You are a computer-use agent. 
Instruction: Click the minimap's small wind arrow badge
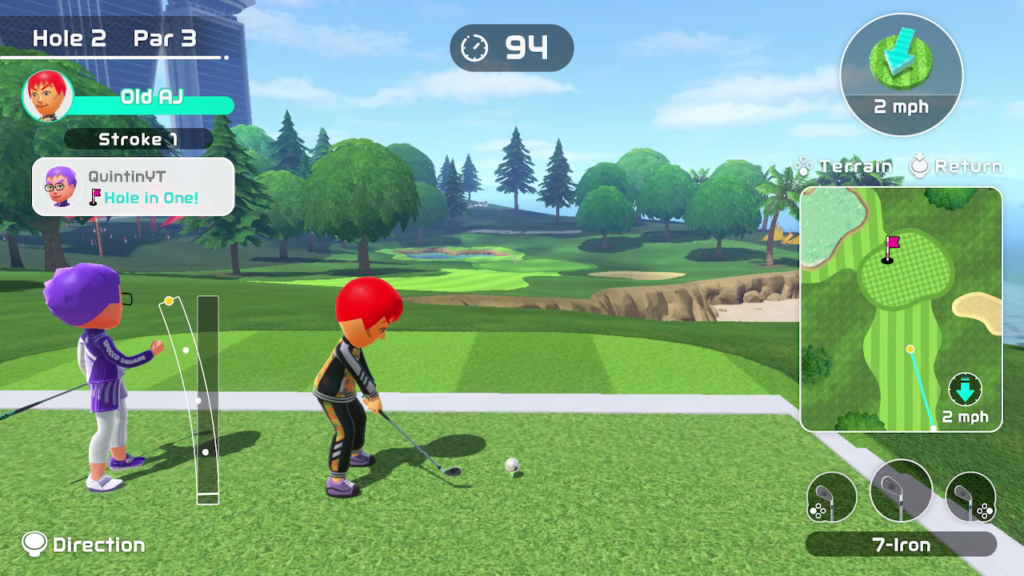pos(966,390)
